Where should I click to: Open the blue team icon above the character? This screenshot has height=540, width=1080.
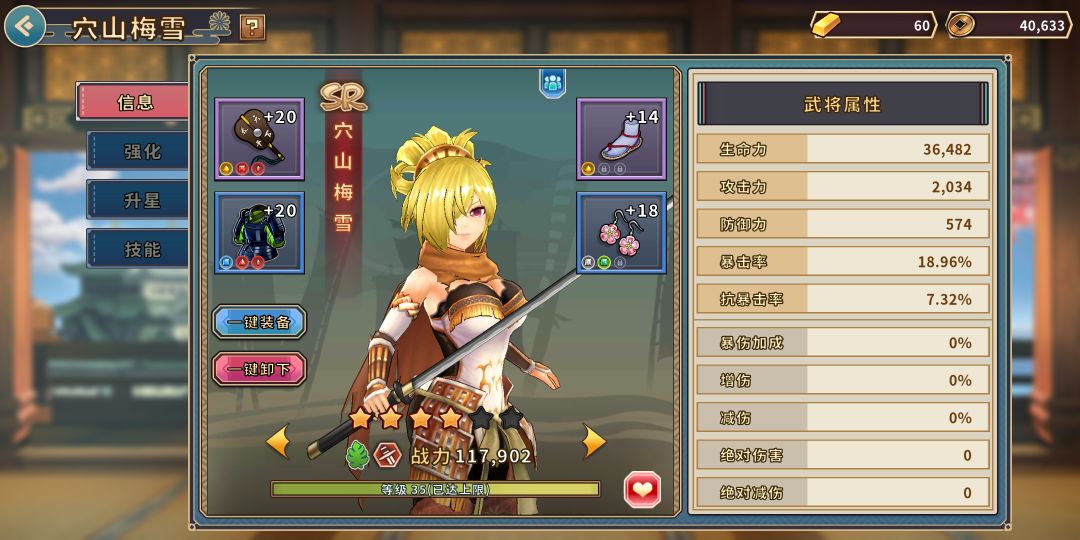(x=553, y=82)
